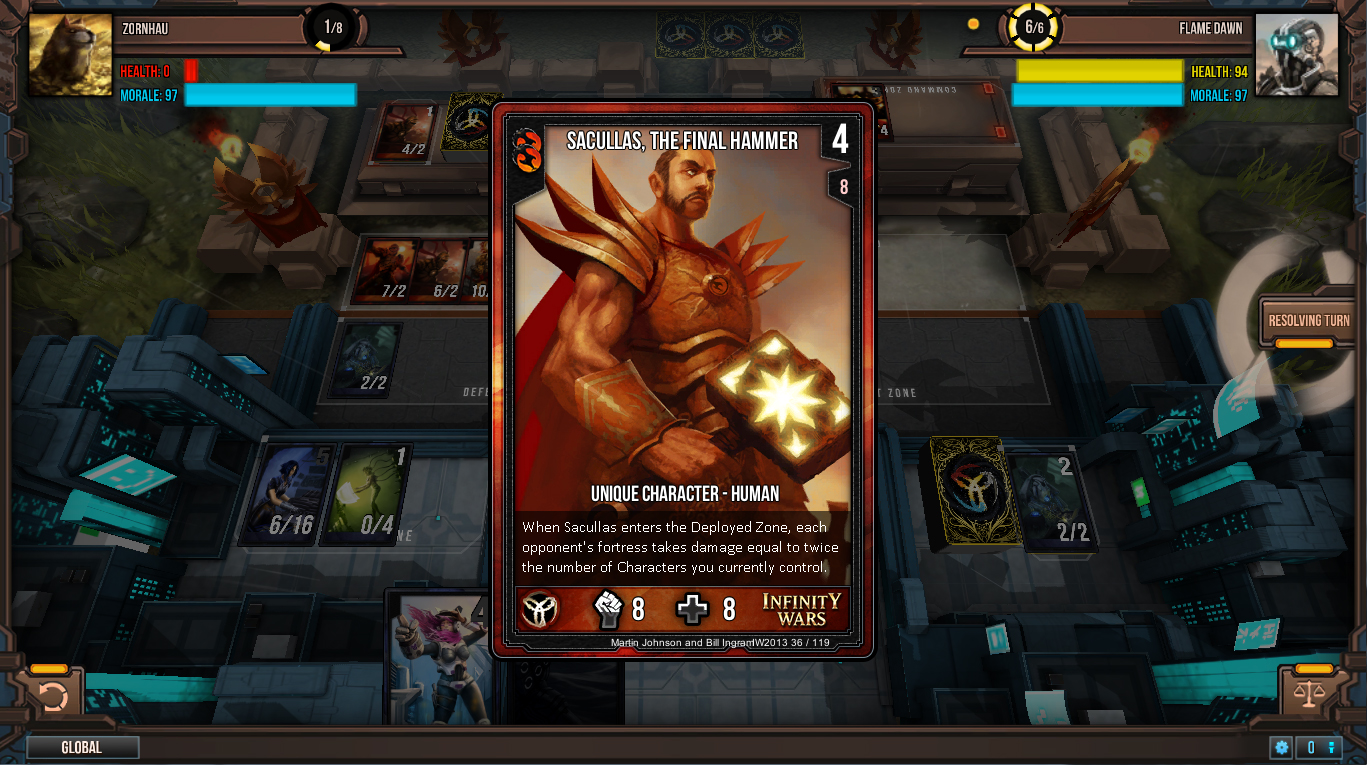Select the 6/16 character card on the field
This screenshot has width=1367, height=765.
(x=288, y=495)
